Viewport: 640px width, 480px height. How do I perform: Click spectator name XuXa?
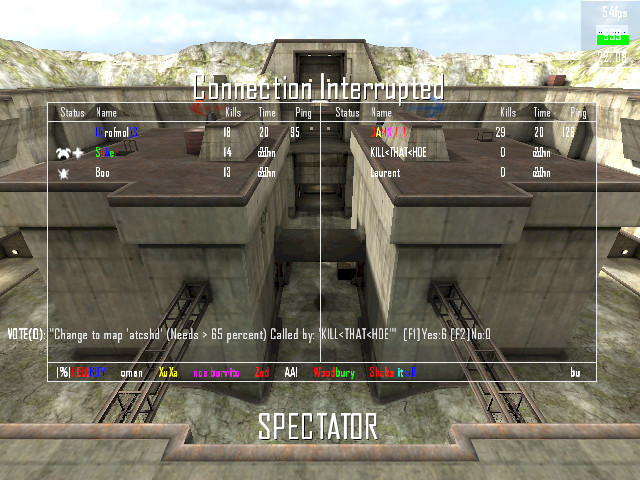coord(168,372)
